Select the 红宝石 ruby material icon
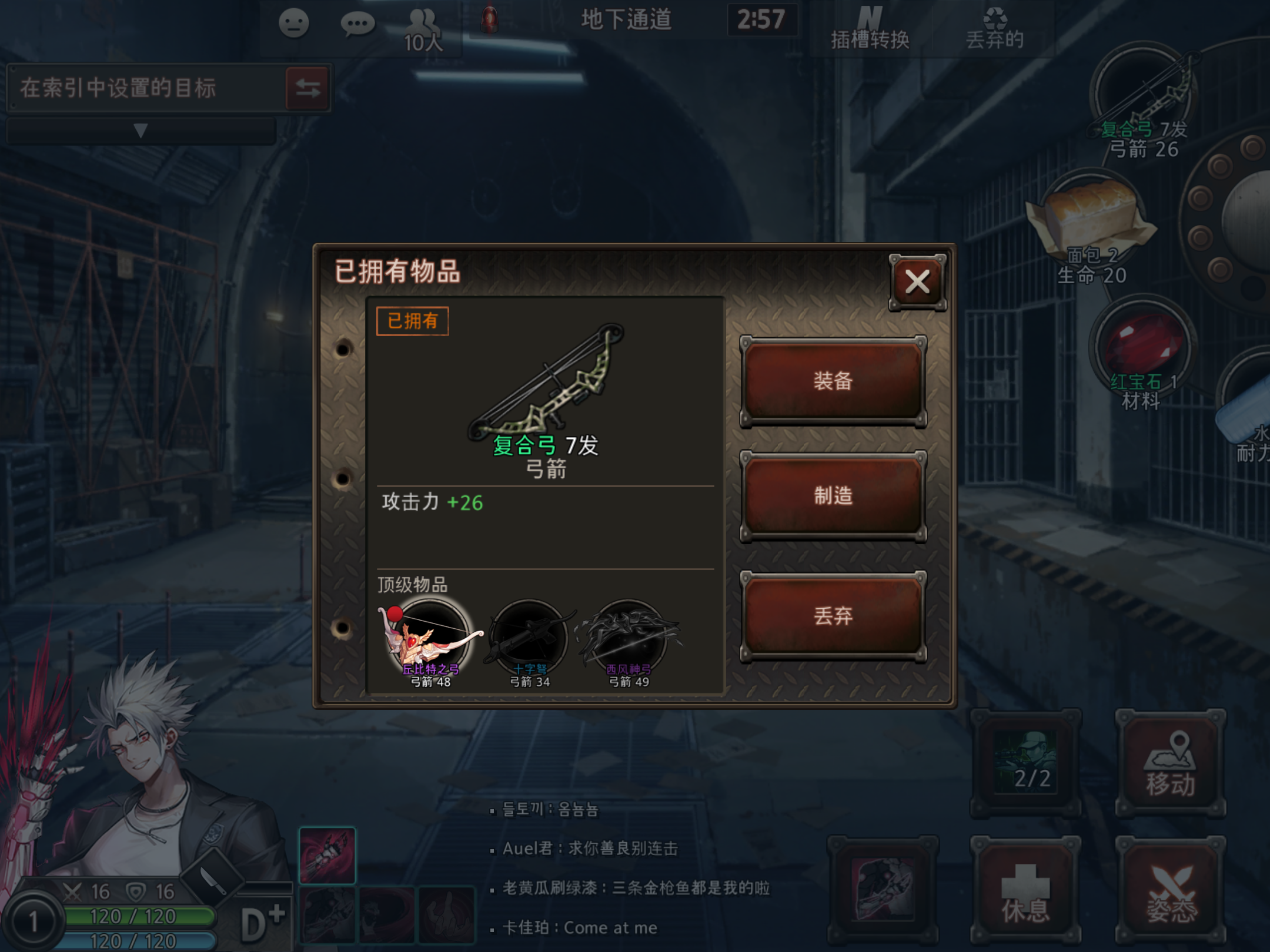This screenshot has width=1270, height=952. [1140, 347]
